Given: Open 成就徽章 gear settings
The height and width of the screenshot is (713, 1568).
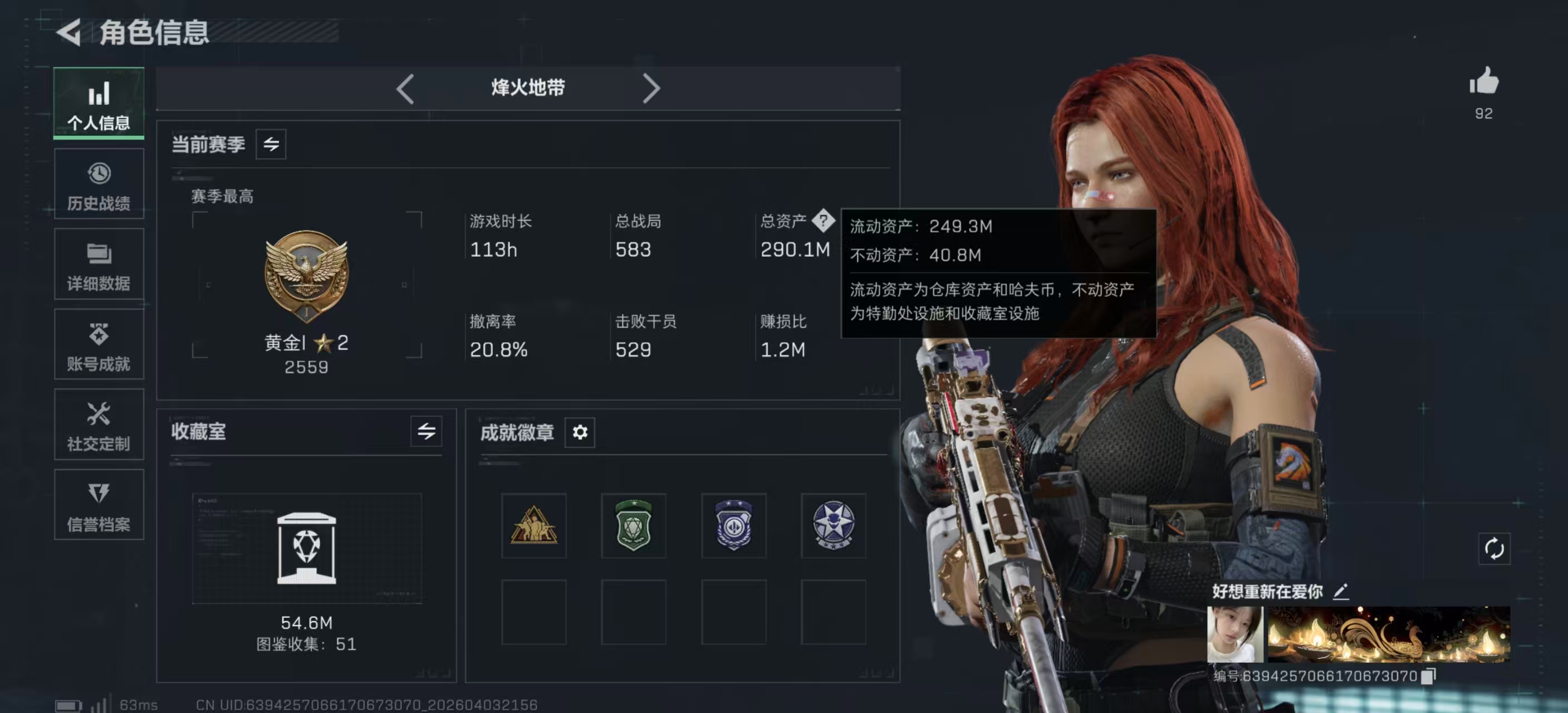Looking at the screenshot, I should pos(580,432).
